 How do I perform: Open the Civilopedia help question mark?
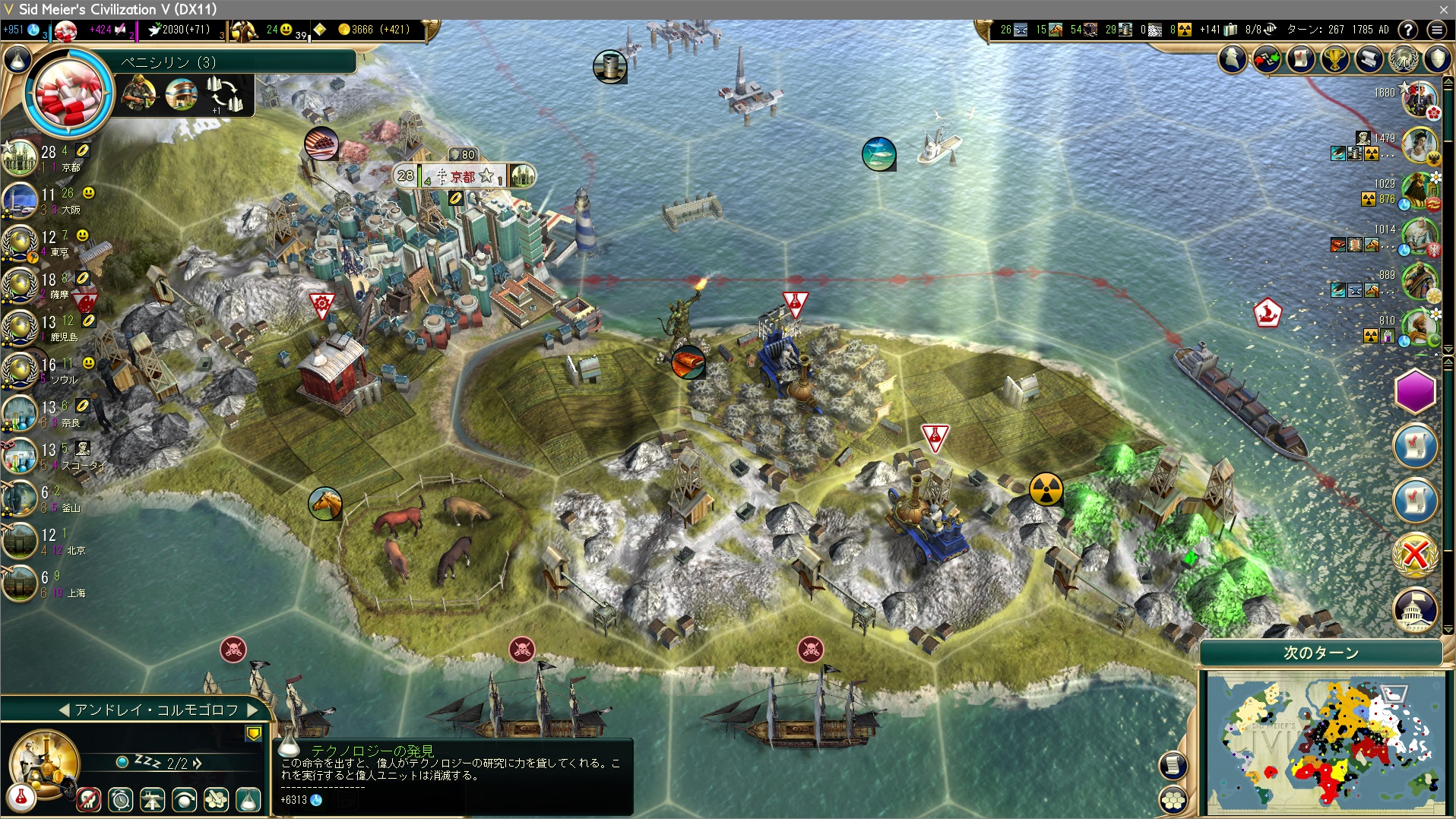(1407, 30)
